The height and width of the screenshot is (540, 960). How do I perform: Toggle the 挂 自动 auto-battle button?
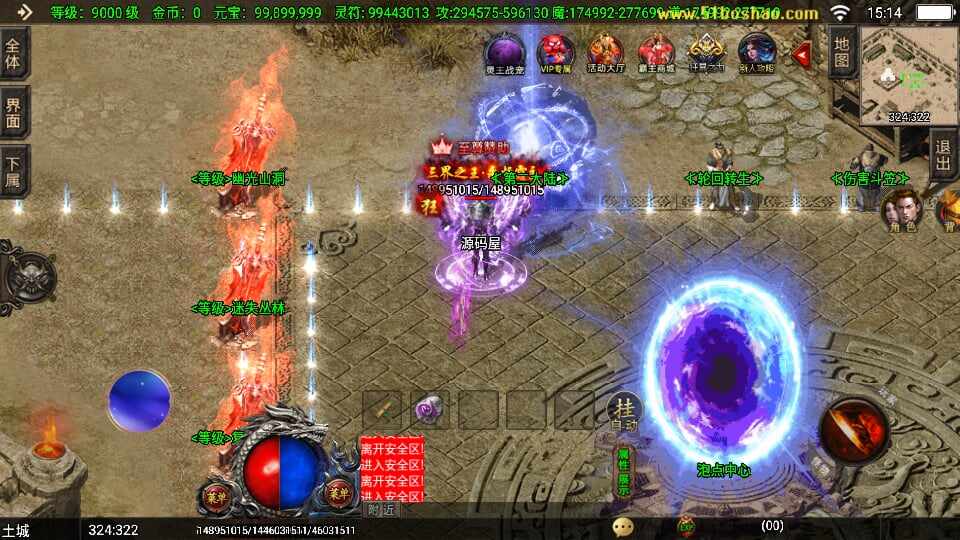tap(625, 411)
